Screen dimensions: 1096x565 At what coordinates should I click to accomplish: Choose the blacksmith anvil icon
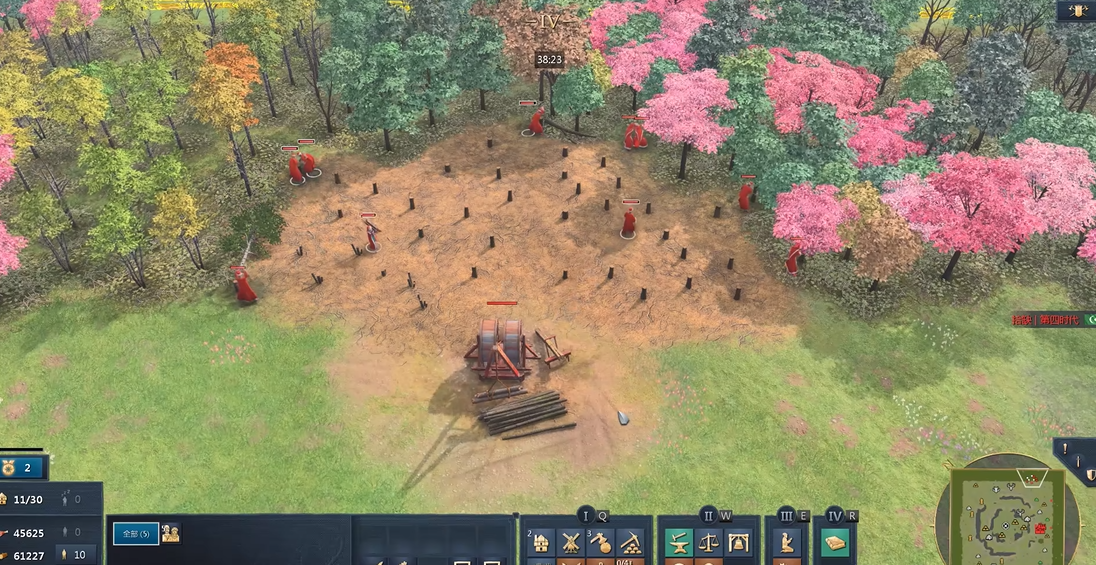point(680,543)
